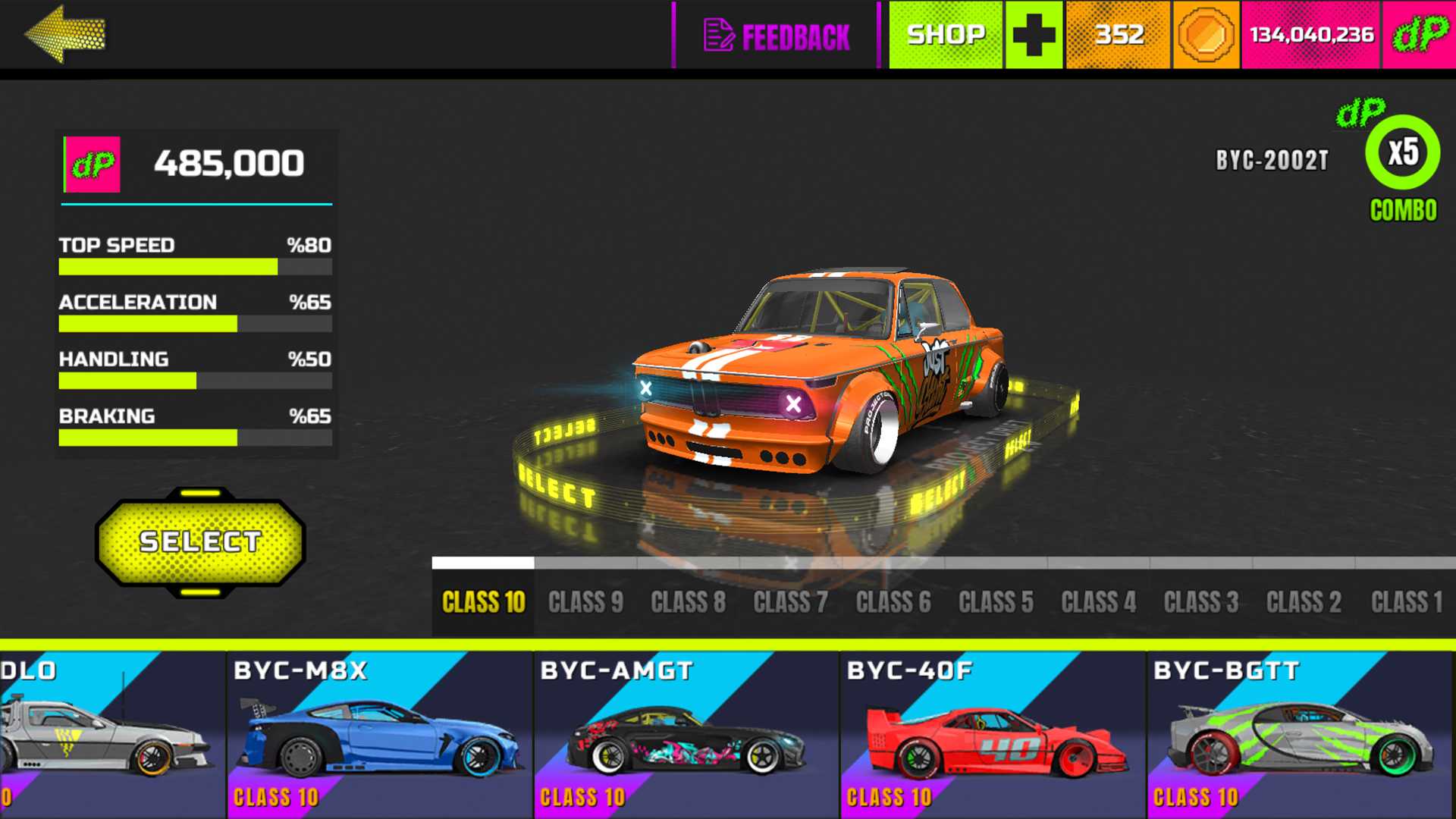1456x819 pixels.
Task: Switch to the CLASS 10 tab
Action: click(x=483, y=601)
